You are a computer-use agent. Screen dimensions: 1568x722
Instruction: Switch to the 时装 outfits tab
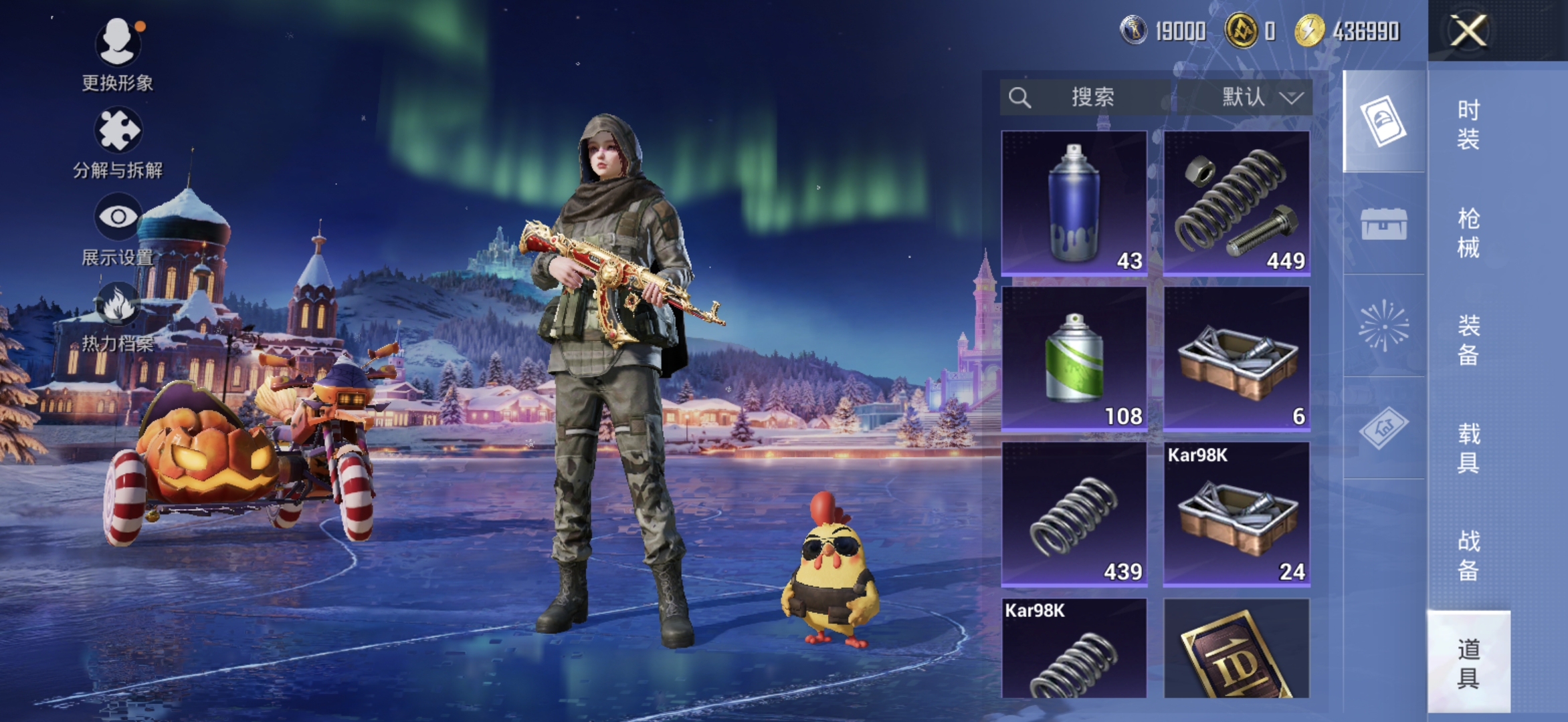pyautogui.click(x=1468, y=124)
